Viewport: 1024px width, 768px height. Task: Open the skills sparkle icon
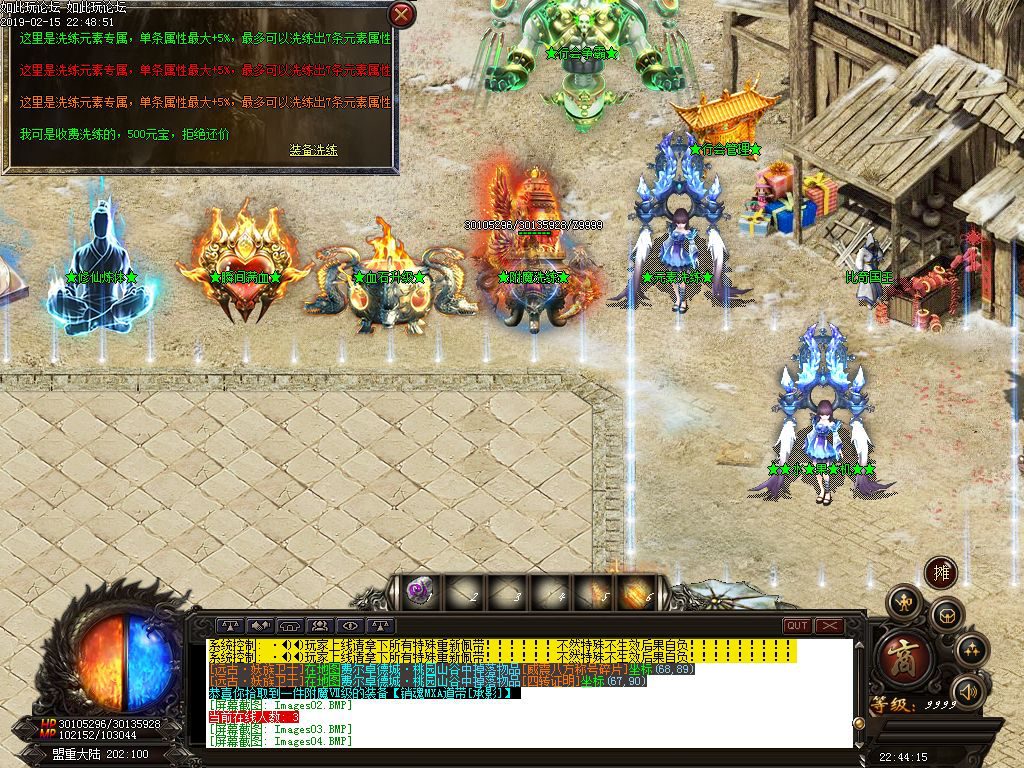(x=971, y=651)
